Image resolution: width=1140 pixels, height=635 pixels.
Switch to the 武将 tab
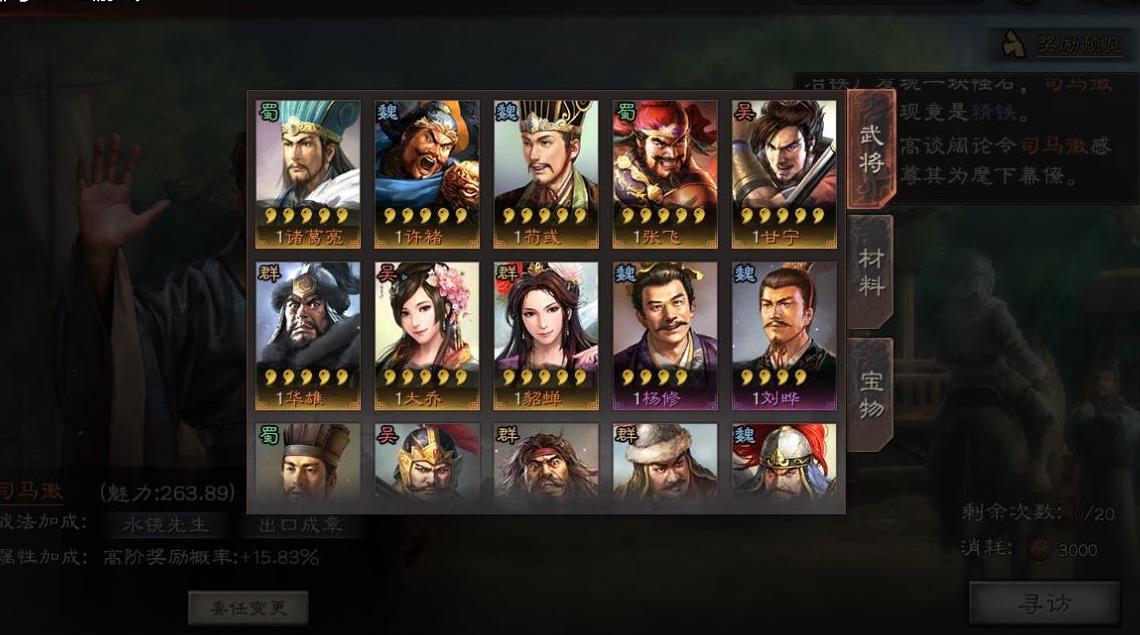[871, 149]
